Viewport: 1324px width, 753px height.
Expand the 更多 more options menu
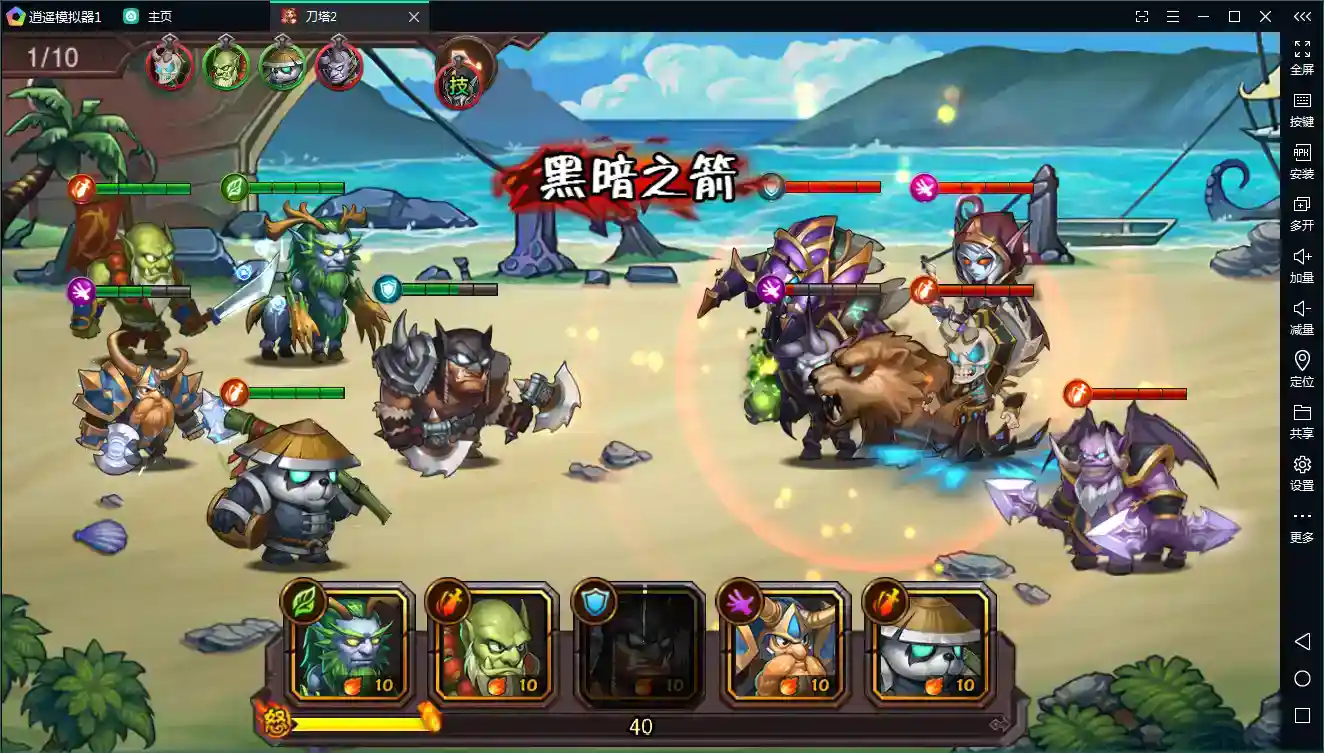(1302, 525)
